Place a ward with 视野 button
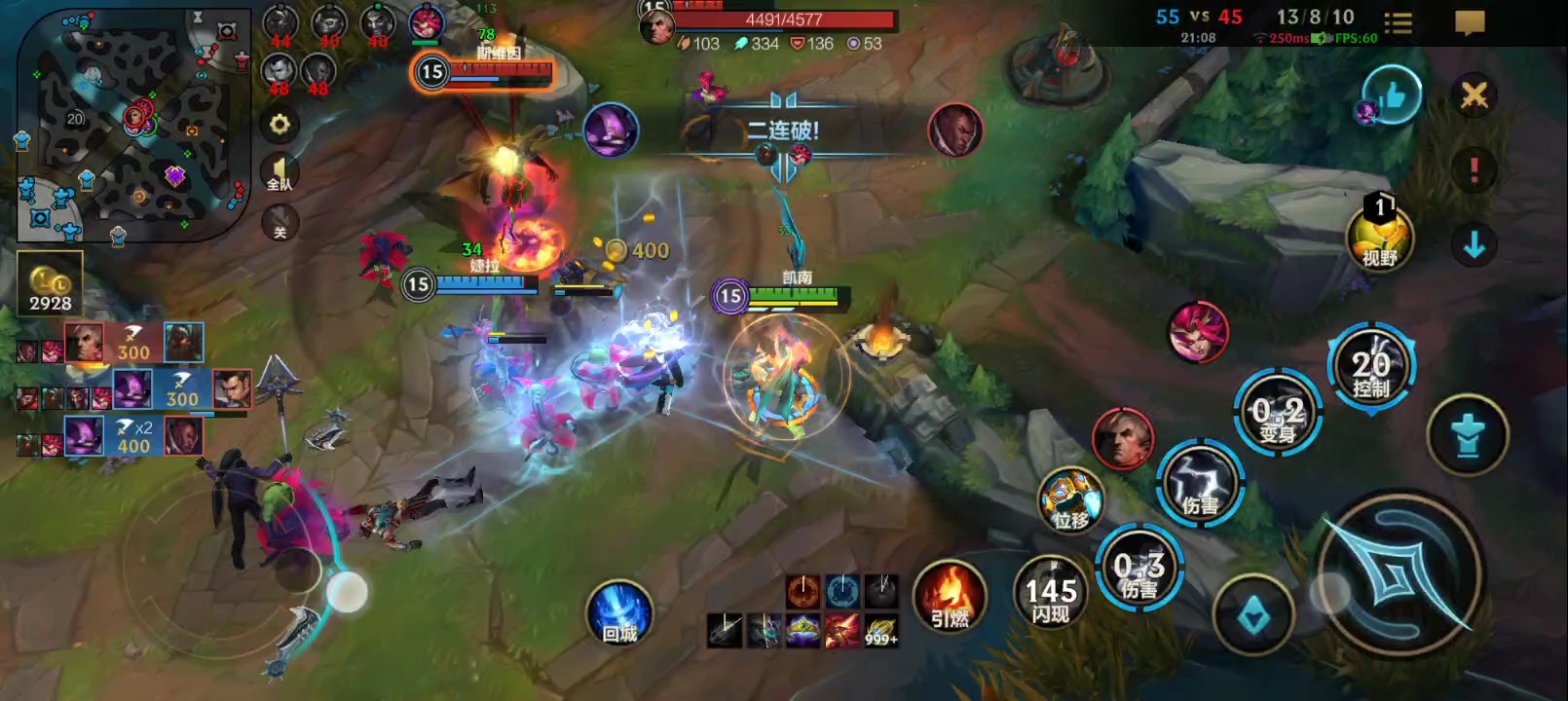1568x701 pixels. pyautogui.click(x=1379, y=238)
